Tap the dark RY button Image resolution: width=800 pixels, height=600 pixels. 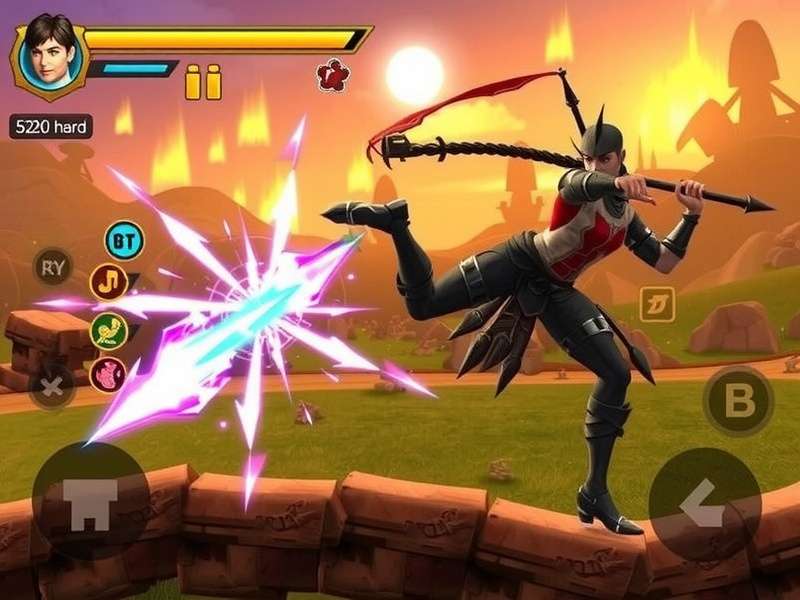click(x=52, y=266)
